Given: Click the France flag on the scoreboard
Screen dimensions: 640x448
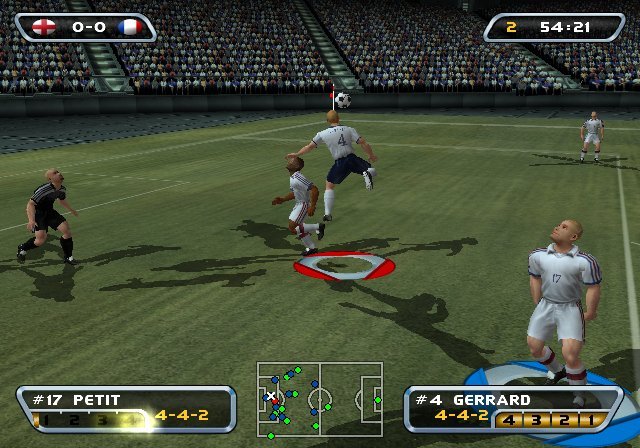Looking at the screenshot, I should coord(129,26).
